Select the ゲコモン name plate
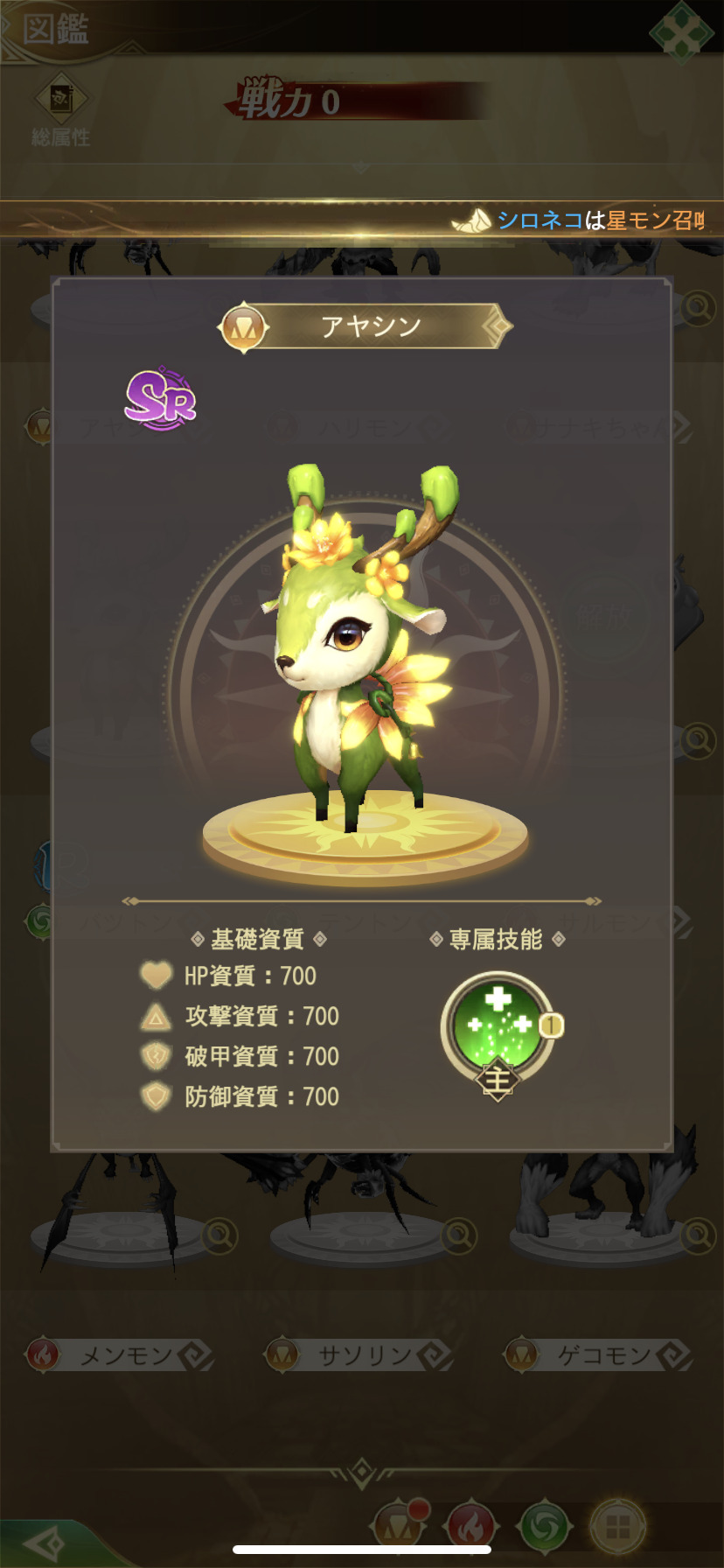Image resolution: width=724 pixels, height=1568 pixels. [x=602, y=1355]
